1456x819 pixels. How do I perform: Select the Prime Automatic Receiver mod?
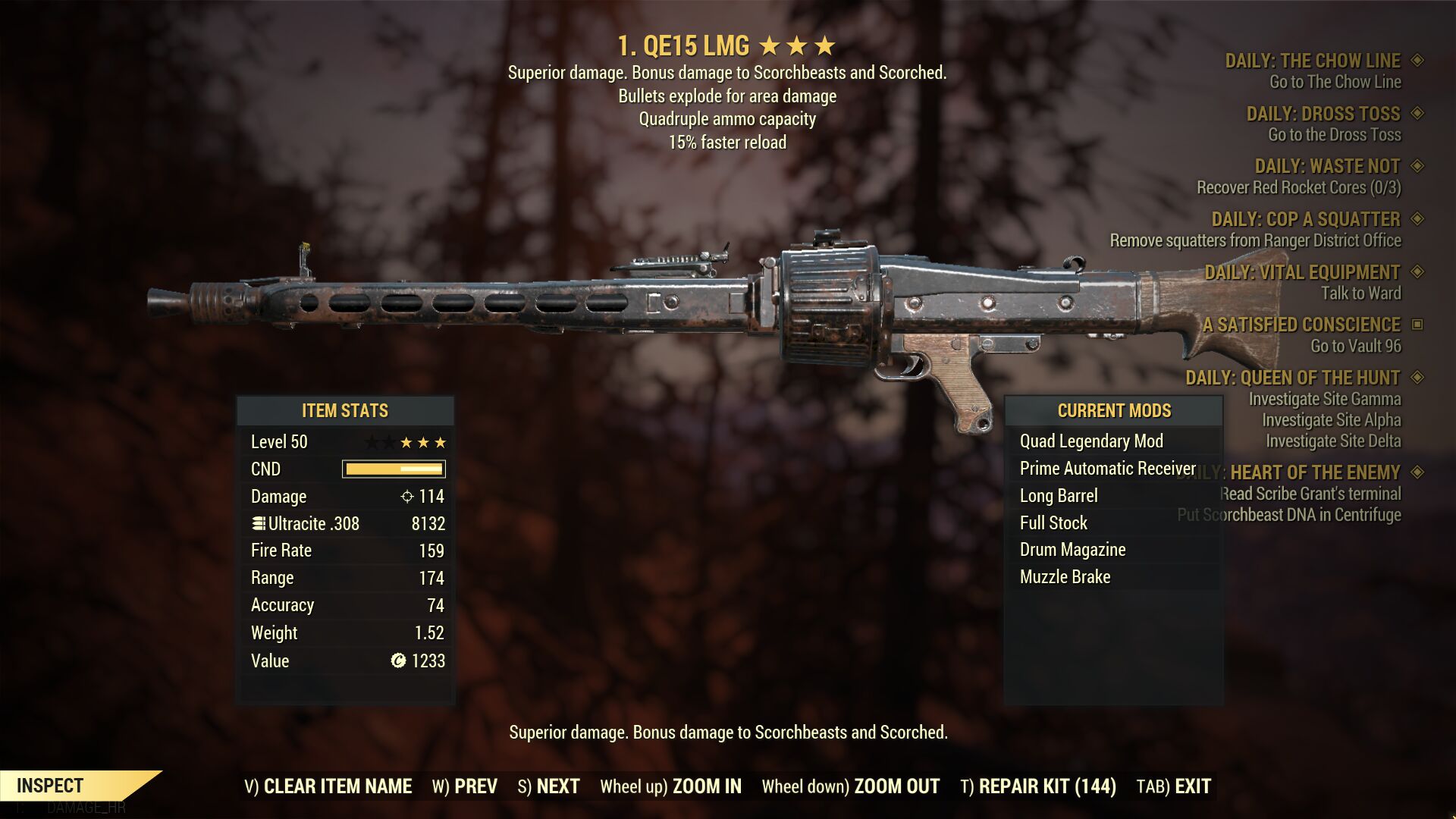1107,469
